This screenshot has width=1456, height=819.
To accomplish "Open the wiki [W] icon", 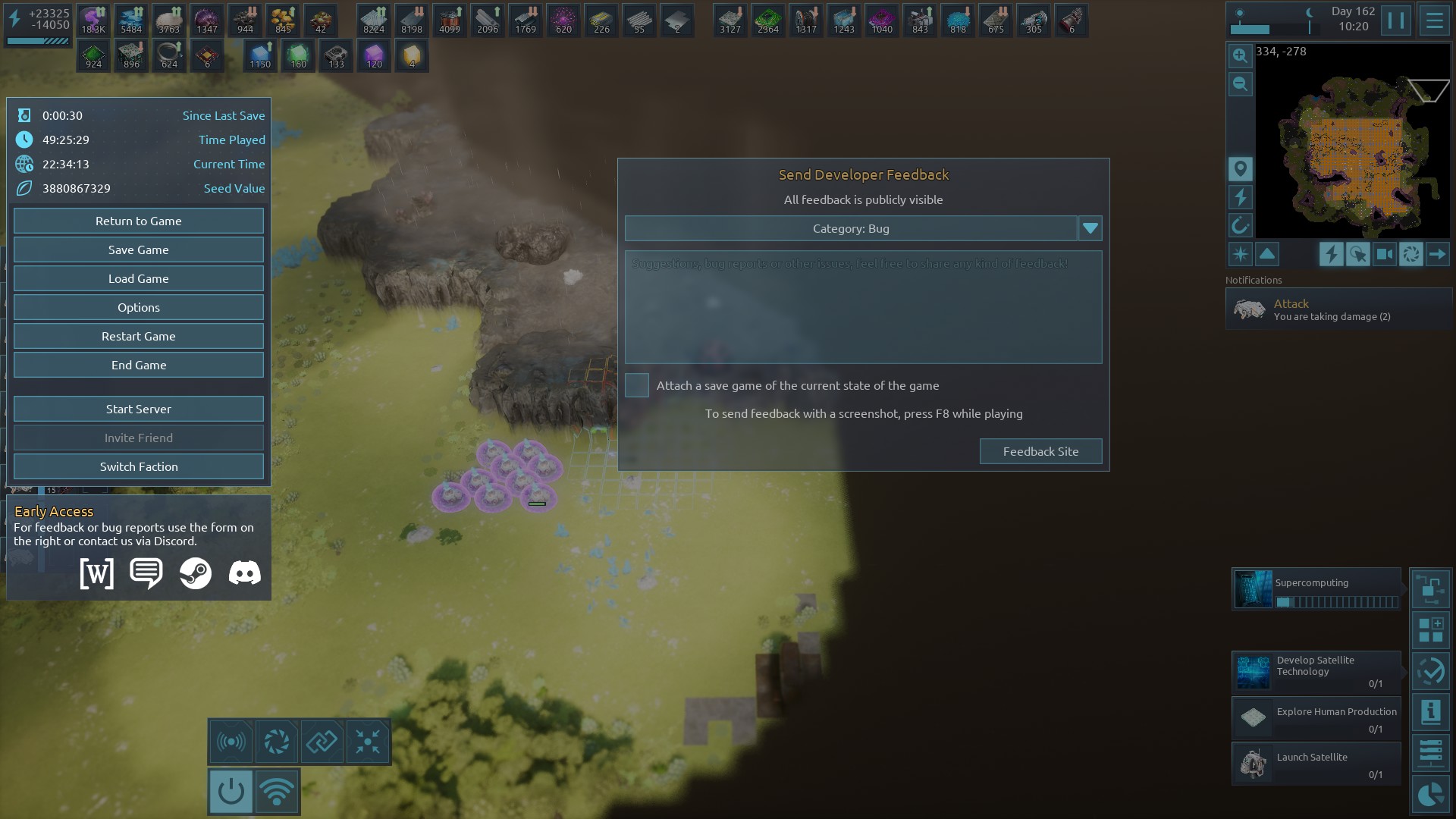I will click(x=97, y=573).
